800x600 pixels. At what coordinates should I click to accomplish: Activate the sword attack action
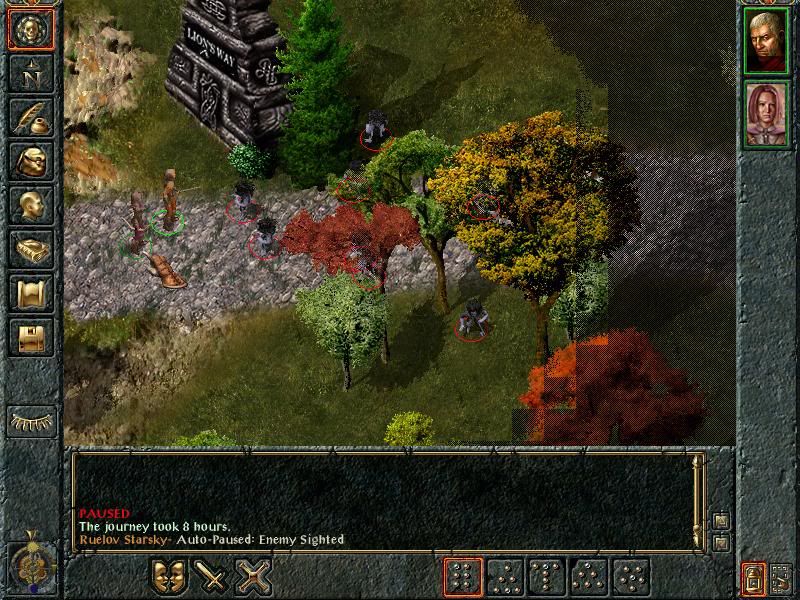coord(212,577)
